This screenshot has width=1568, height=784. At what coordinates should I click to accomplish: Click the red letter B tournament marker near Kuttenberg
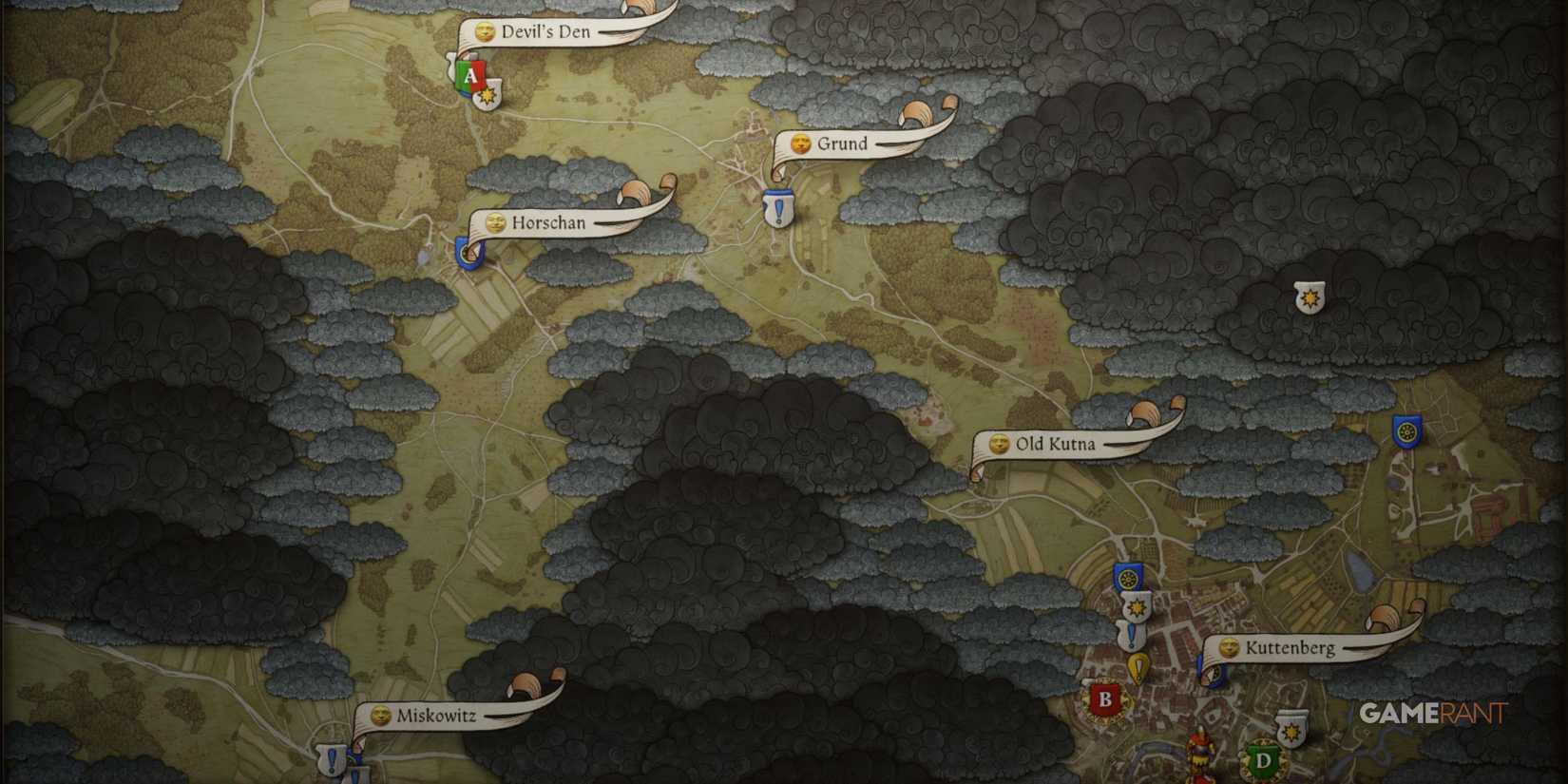click(1105, 698)
